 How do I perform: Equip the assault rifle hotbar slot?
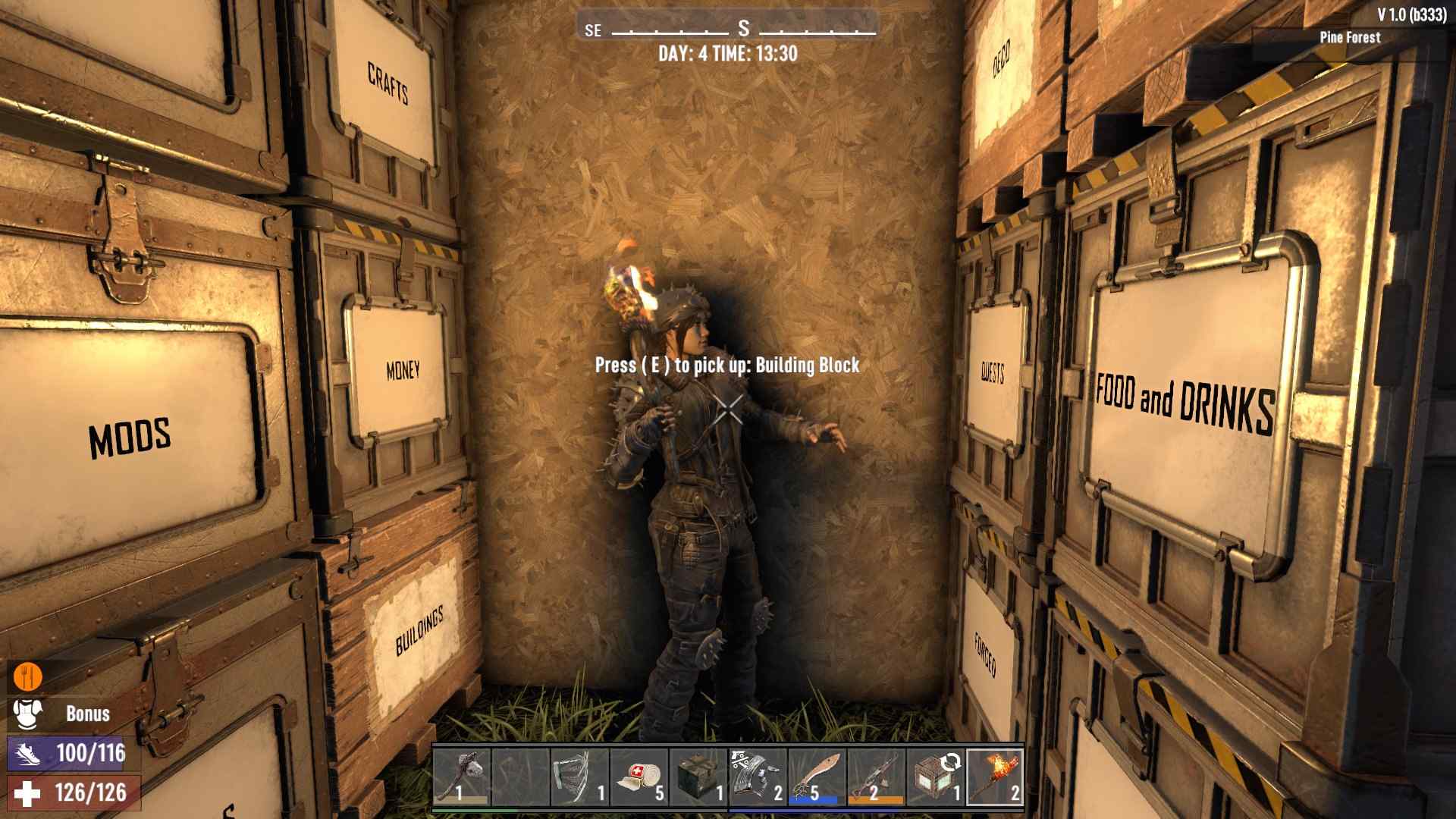[876, 776]
